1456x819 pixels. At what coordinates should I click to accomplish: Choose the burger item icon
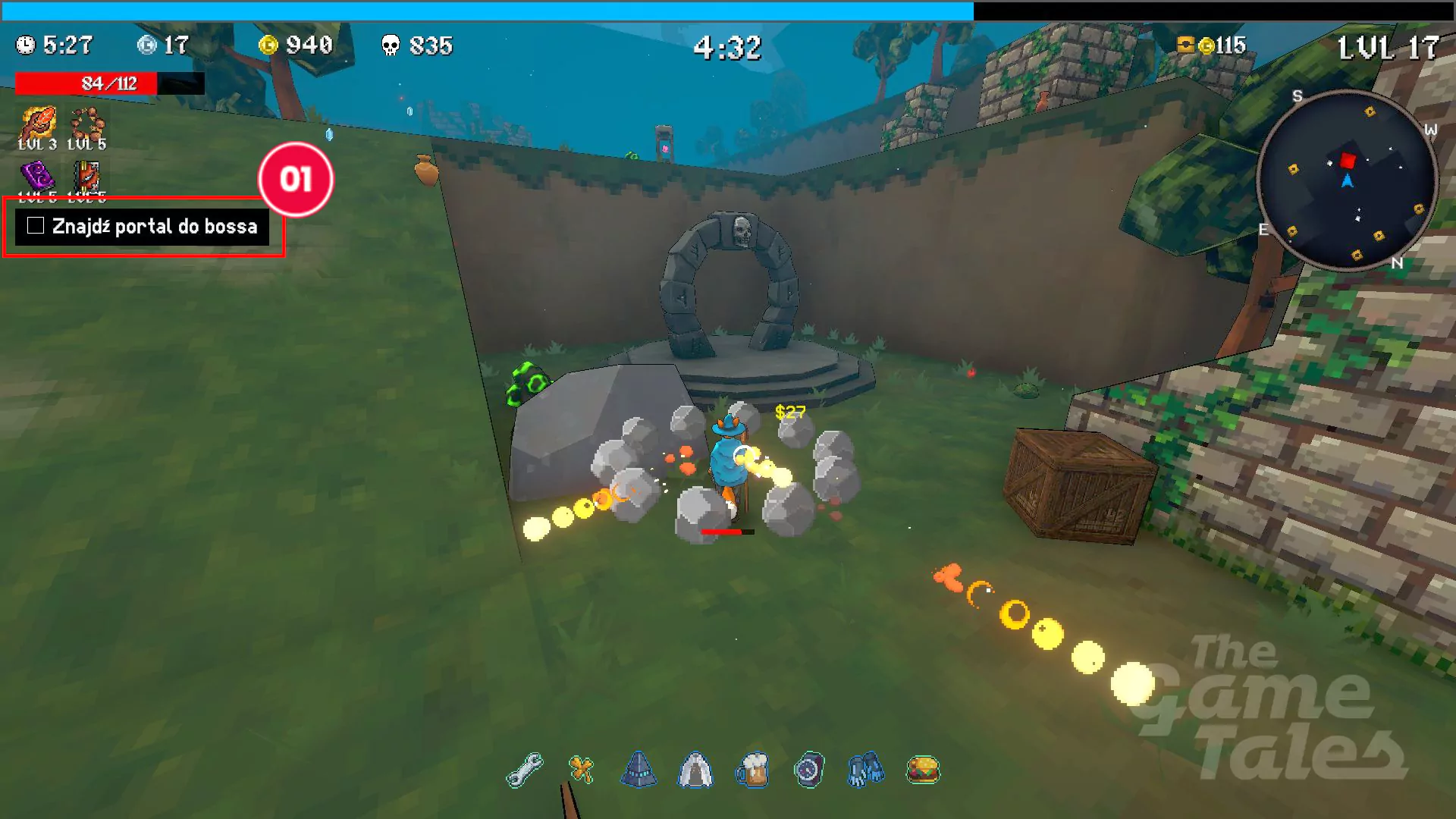click(x=923, y=770)
